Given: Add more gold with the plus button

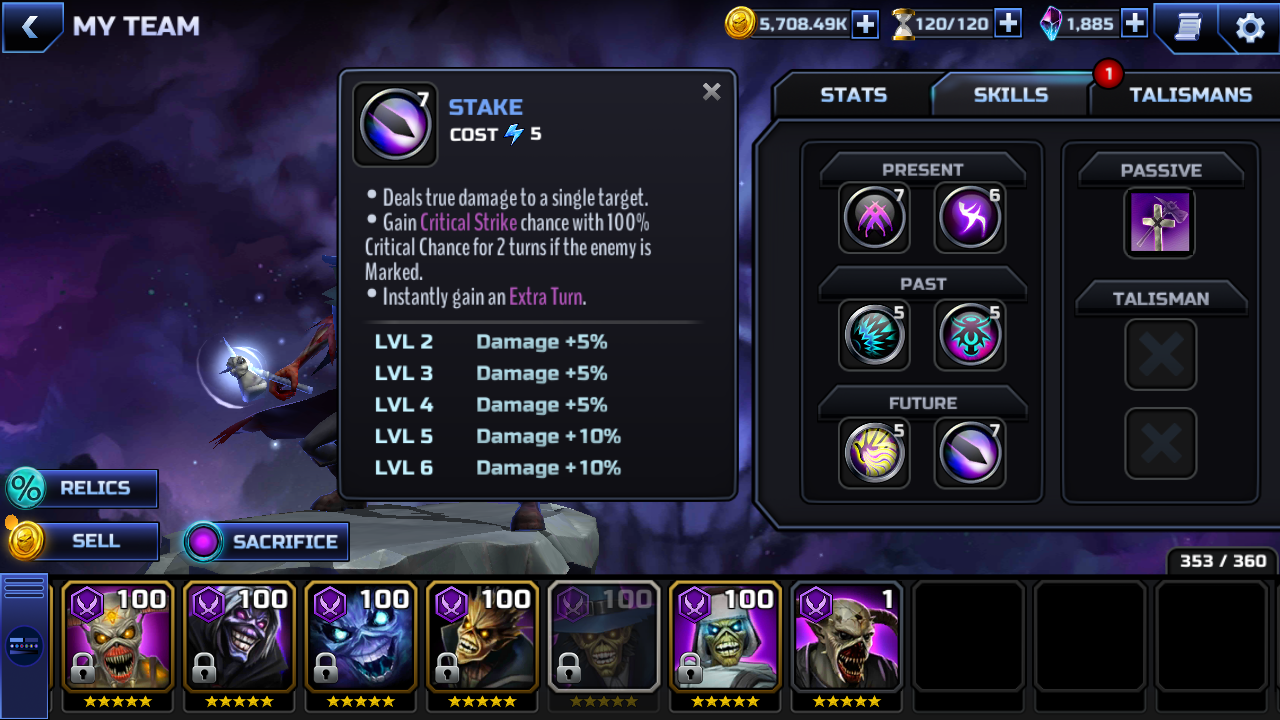Looking at the screenshot, I should click(865, 24).
